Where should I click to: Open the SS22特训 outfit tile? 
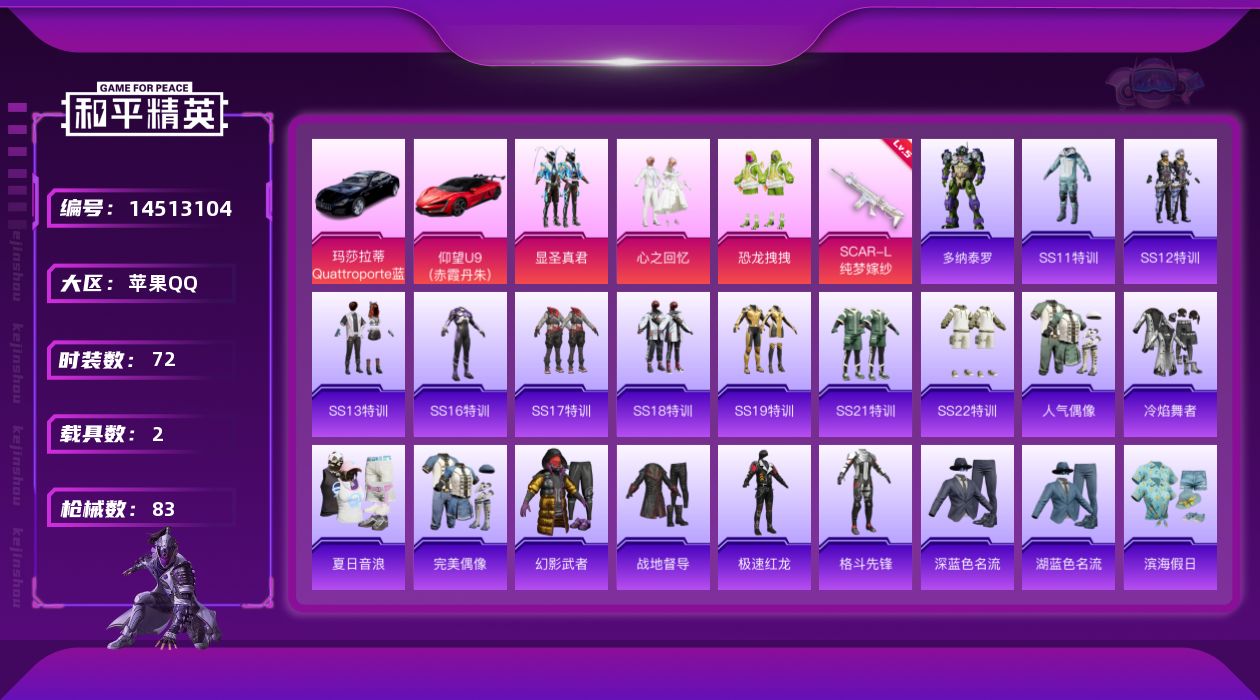(x=967, y=364)
